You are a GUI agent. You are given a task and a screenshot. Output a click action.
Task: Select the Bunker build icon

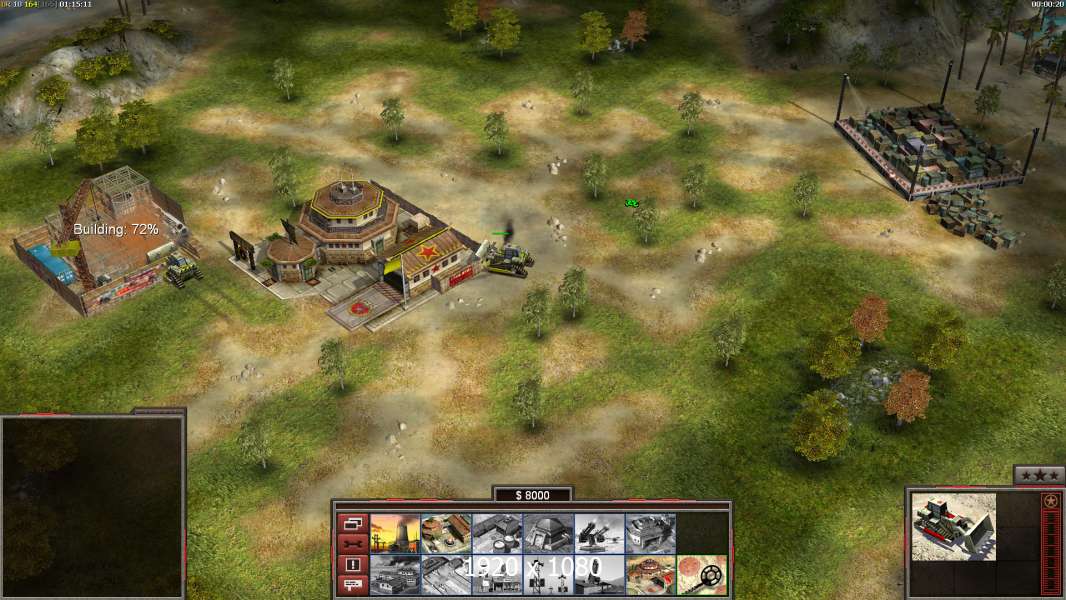coord(548,534)
